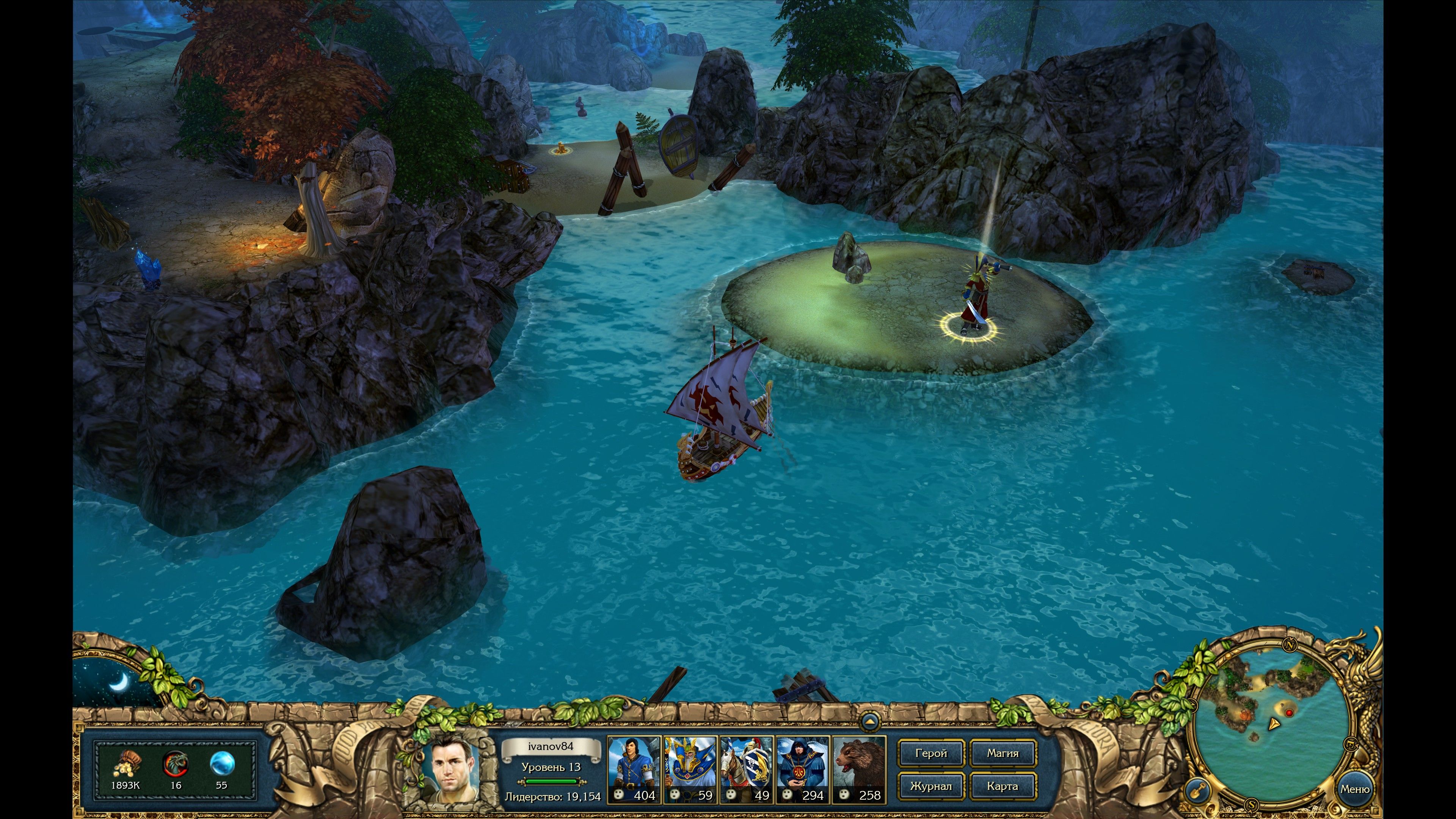Click the ivanov84 name scroll
Screen dimensions: 1456x819
pyautogui.click(x=551, y=747)
